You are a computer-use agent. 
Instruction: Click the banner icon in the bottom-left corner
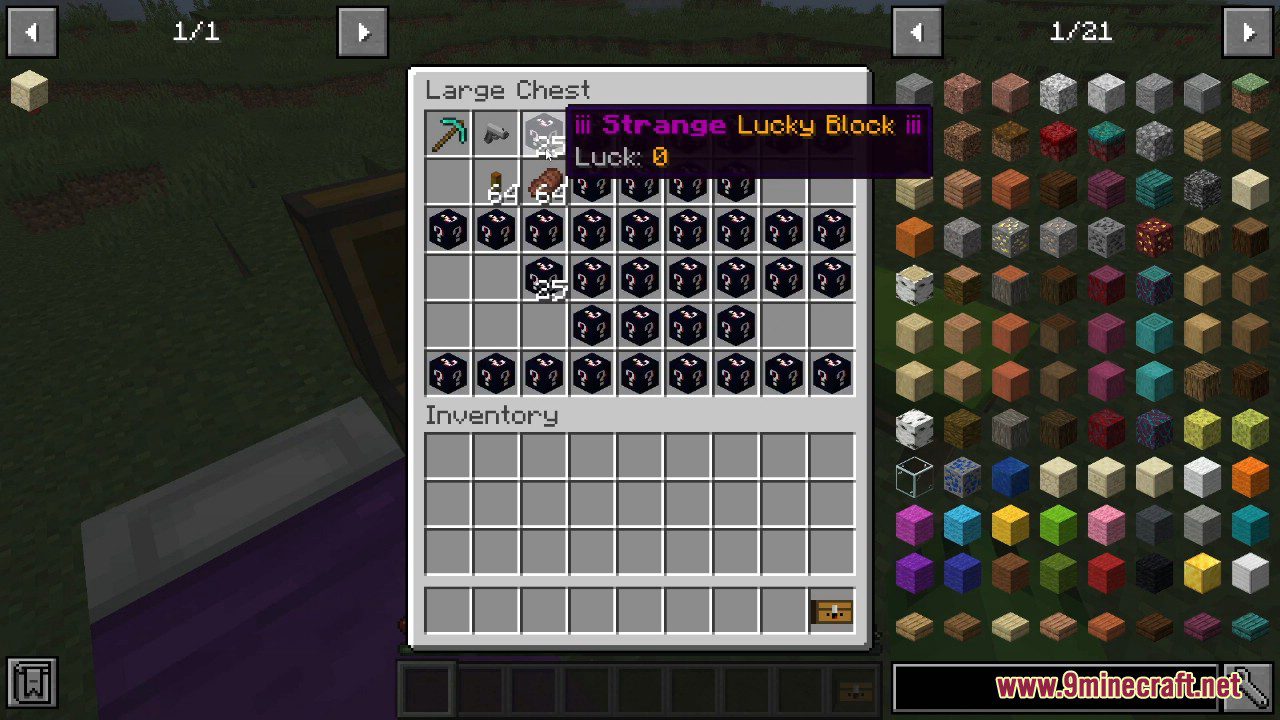pyautogui.click(x=33, y=679)
